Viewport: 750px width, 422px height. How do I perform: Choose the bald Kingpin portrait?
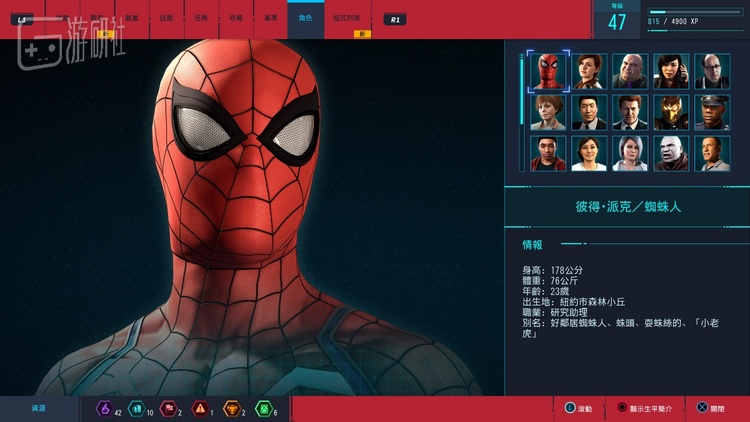coord(631,71)
